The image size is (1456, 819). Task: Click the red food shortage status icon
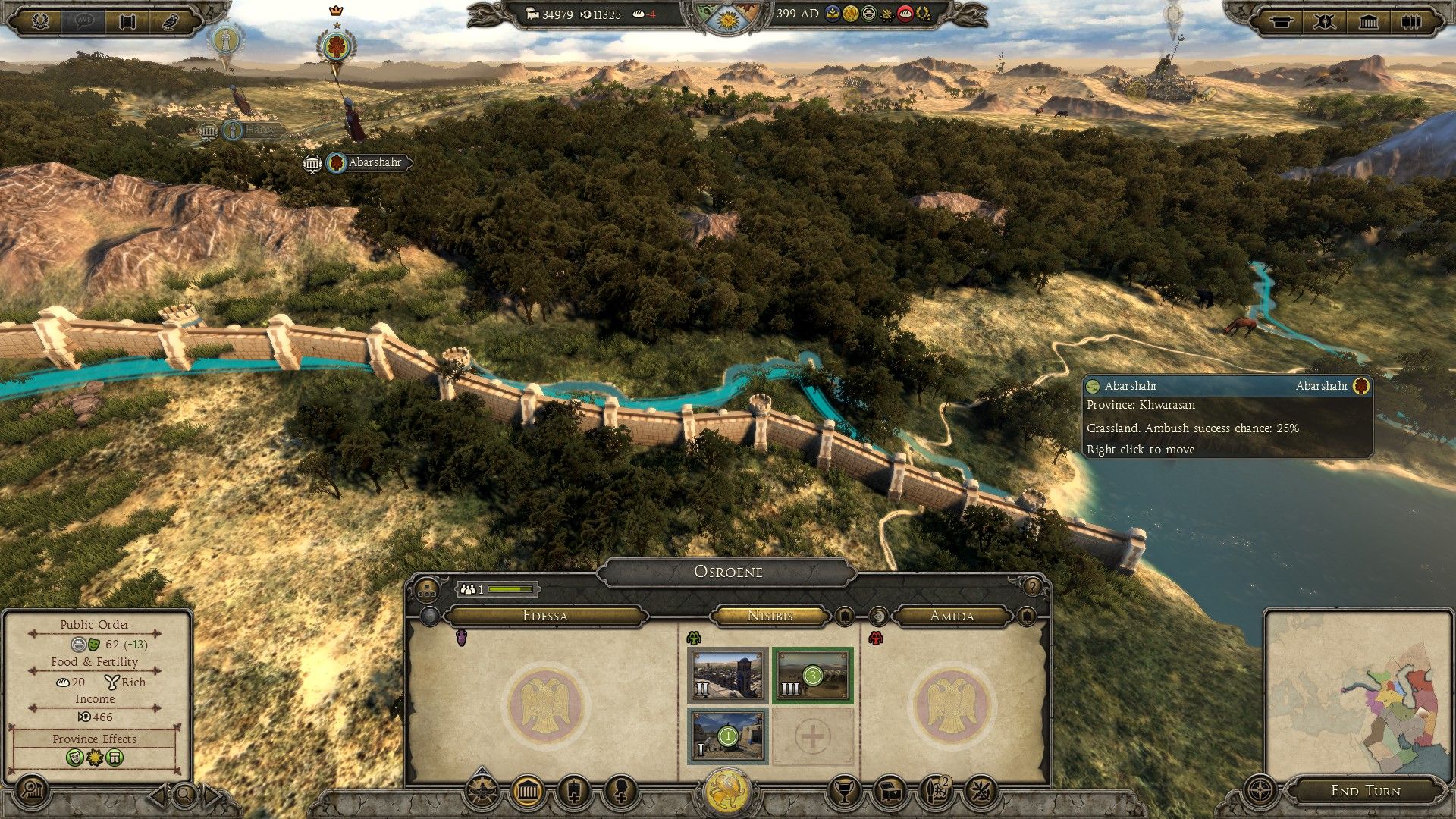[905, 14]
